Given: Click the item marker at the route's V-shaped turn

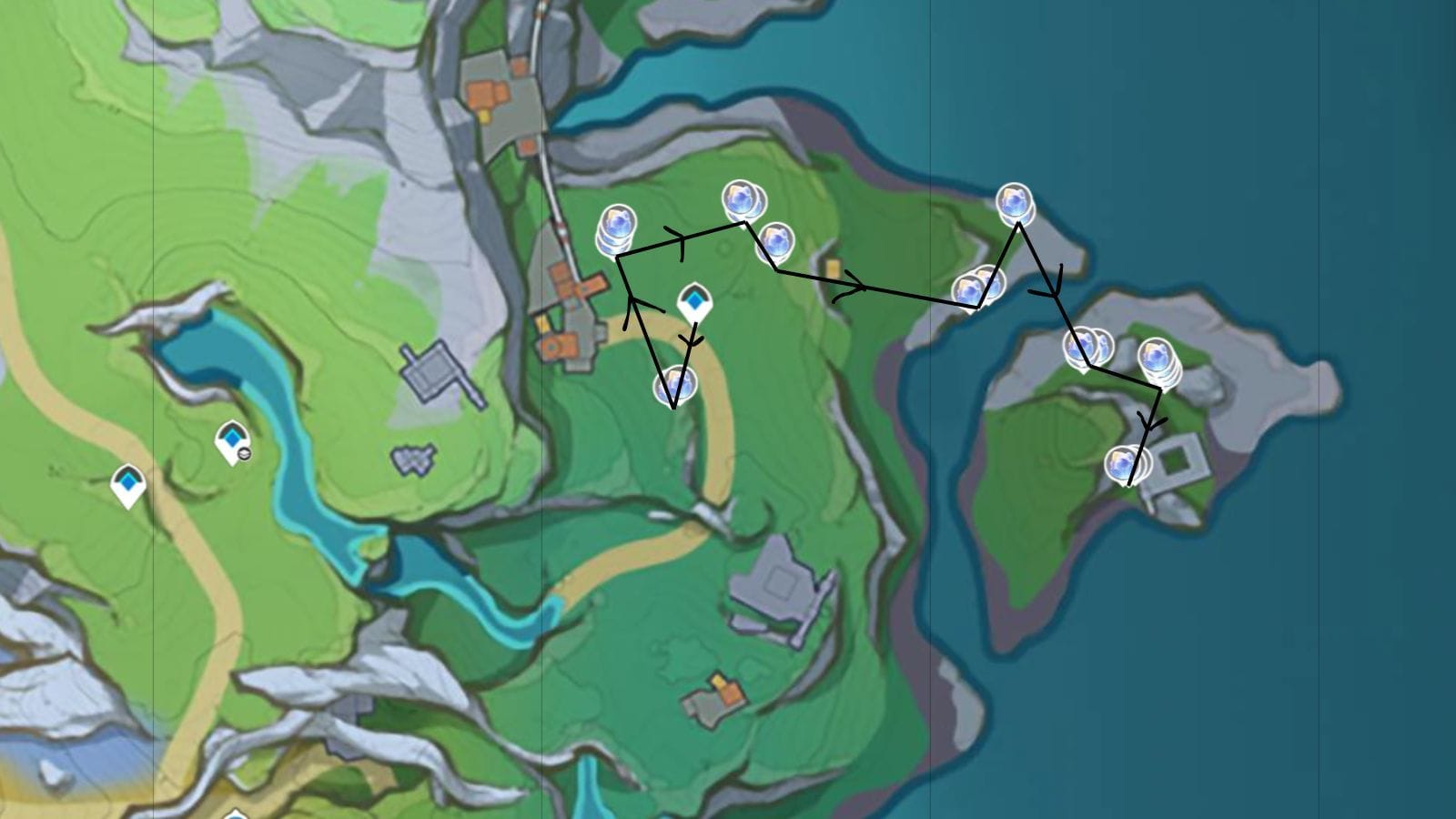Looking at the screenshot, I should coord(674,386).
